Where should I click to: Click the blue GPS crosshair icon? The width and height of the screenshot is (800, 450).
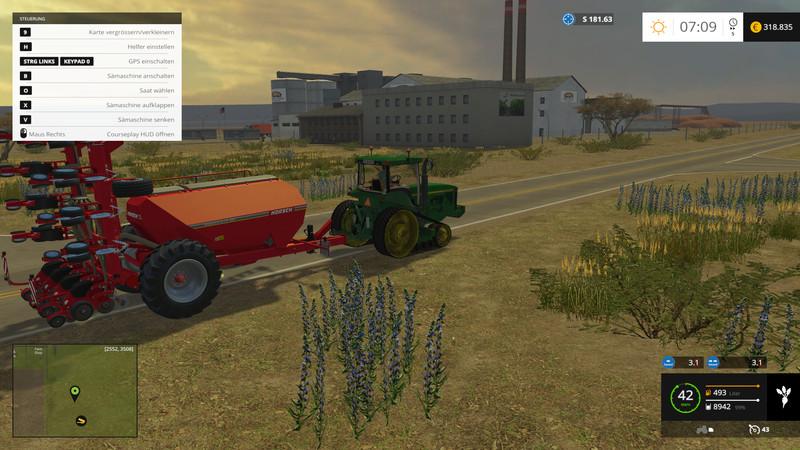(569, 19)
